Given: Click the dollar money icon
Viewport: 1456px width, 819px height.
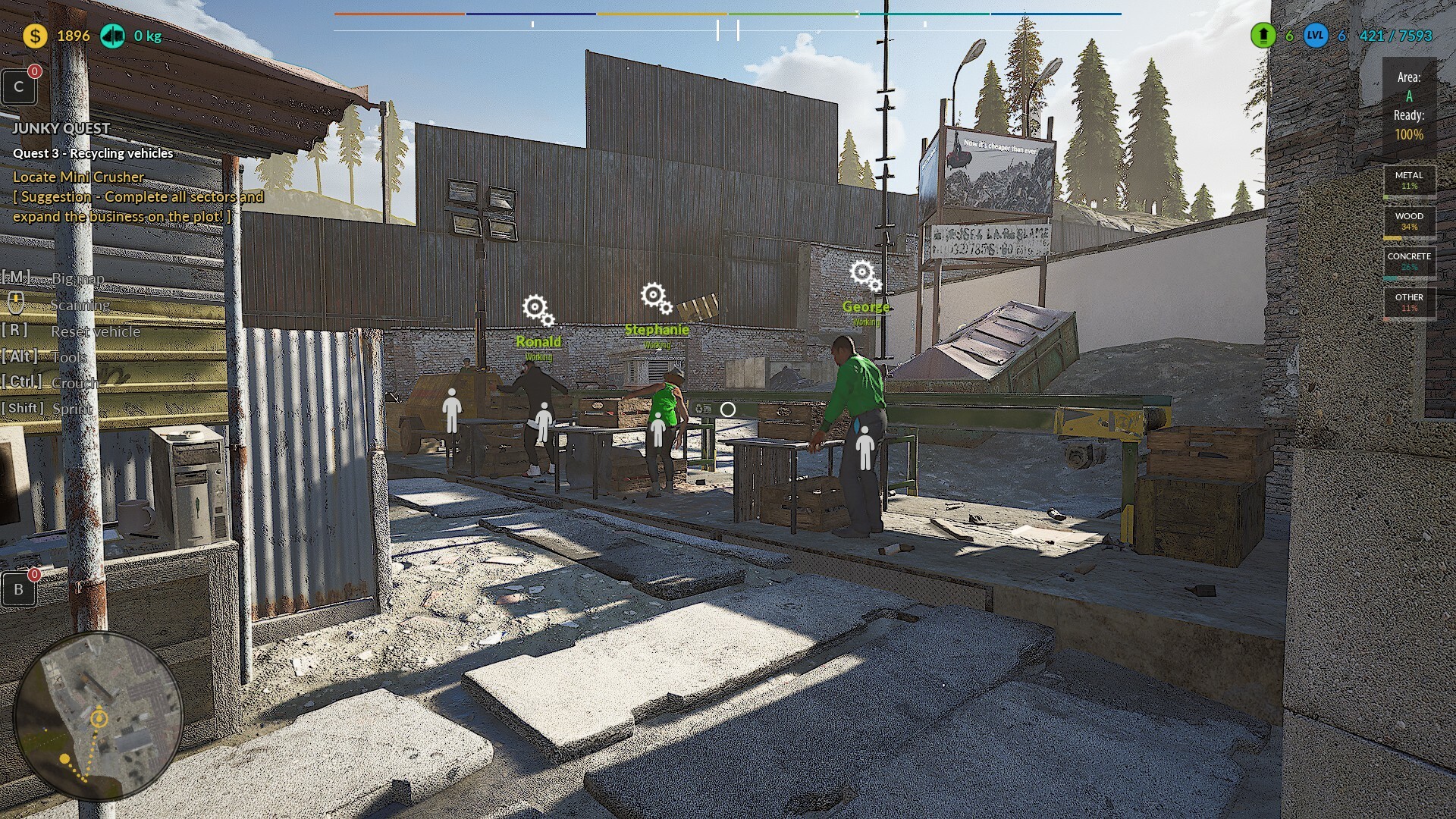Looking at the screenshot, I should [34, 35].
